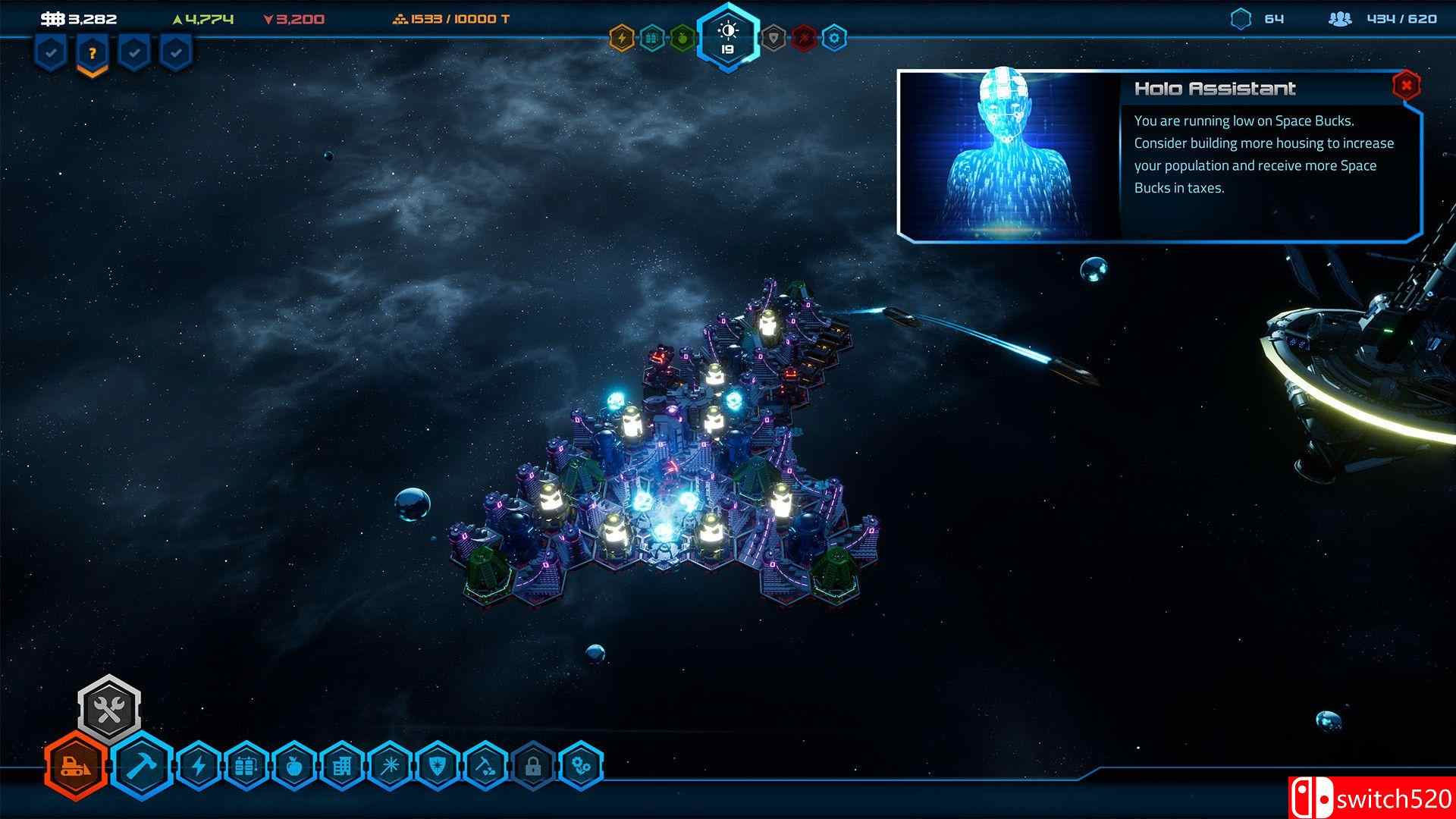
Task: Select the first checkmark objective badge
Action: [x=50, y=53]
